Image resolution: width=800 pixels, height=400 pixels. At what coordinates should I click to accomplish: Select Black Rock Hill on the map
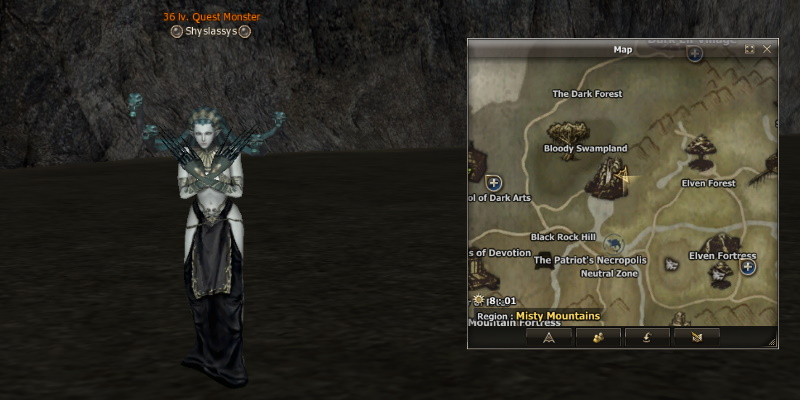(562, 237)
